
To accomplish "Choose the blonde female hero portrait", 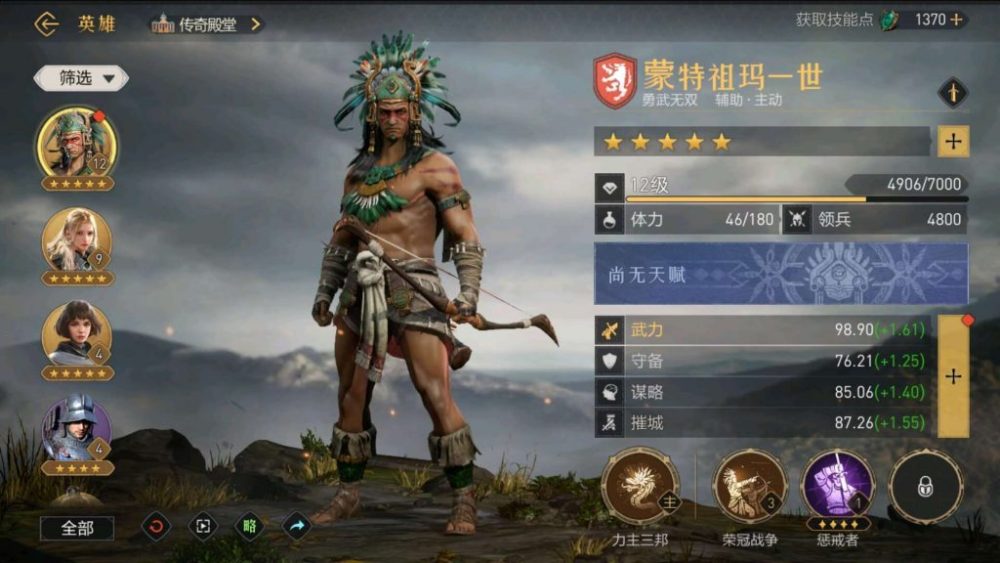I will pyautogui.click(x=76, y=240).
